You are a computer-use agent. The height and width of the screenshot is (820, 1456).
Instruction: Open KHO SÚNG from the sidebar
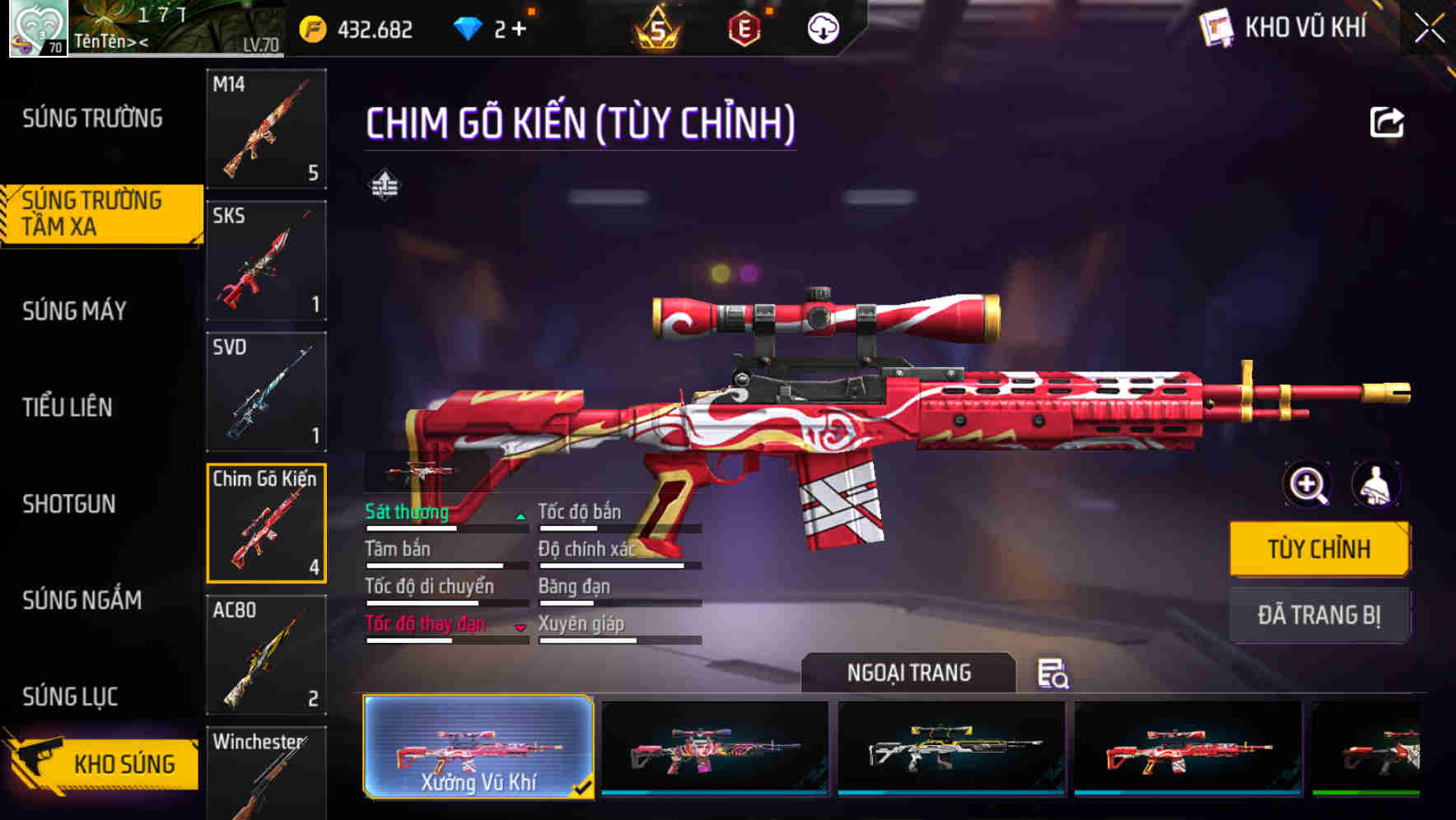(100, 762)
